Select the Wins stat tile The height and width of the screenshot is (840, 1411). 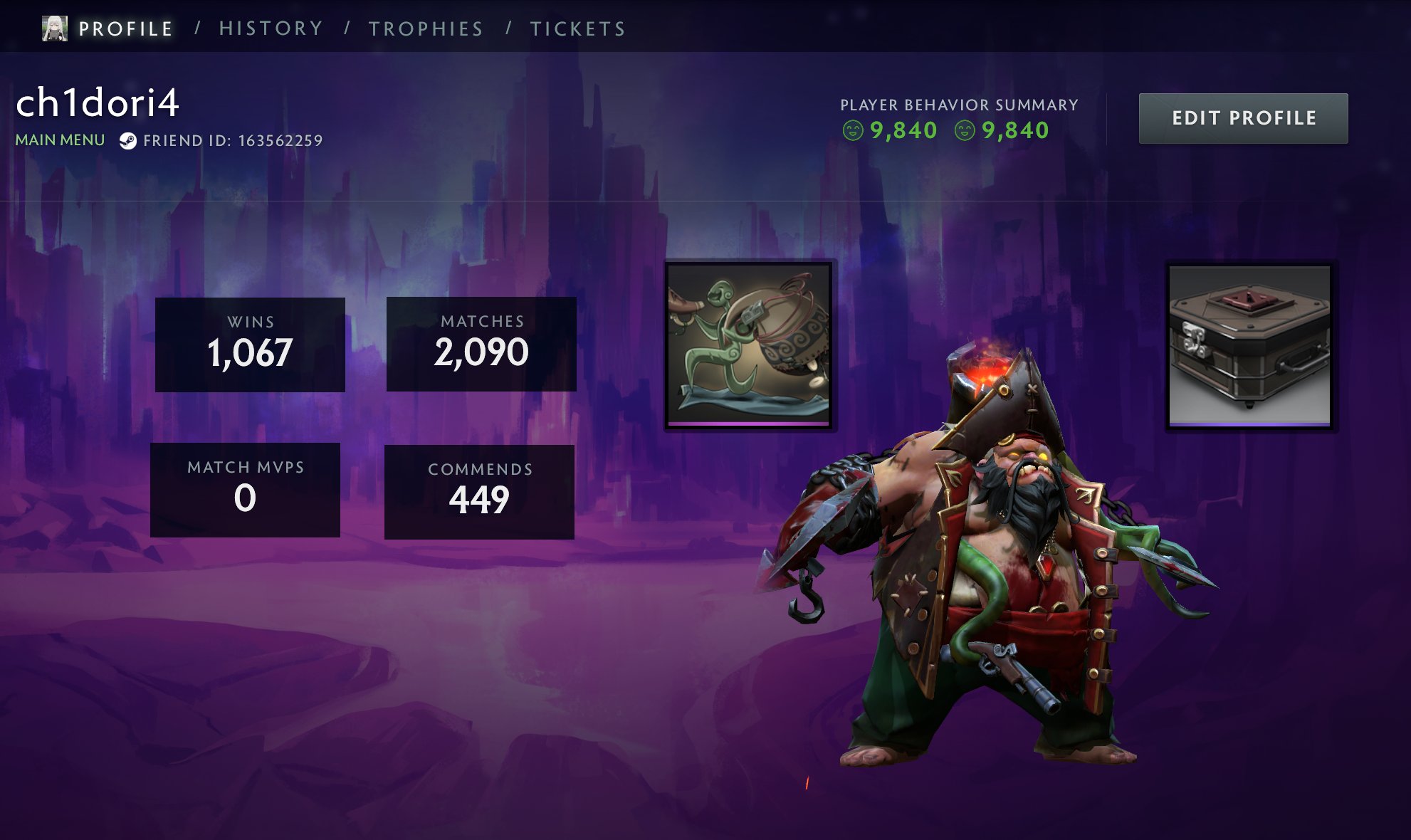[x=250, y=345]
